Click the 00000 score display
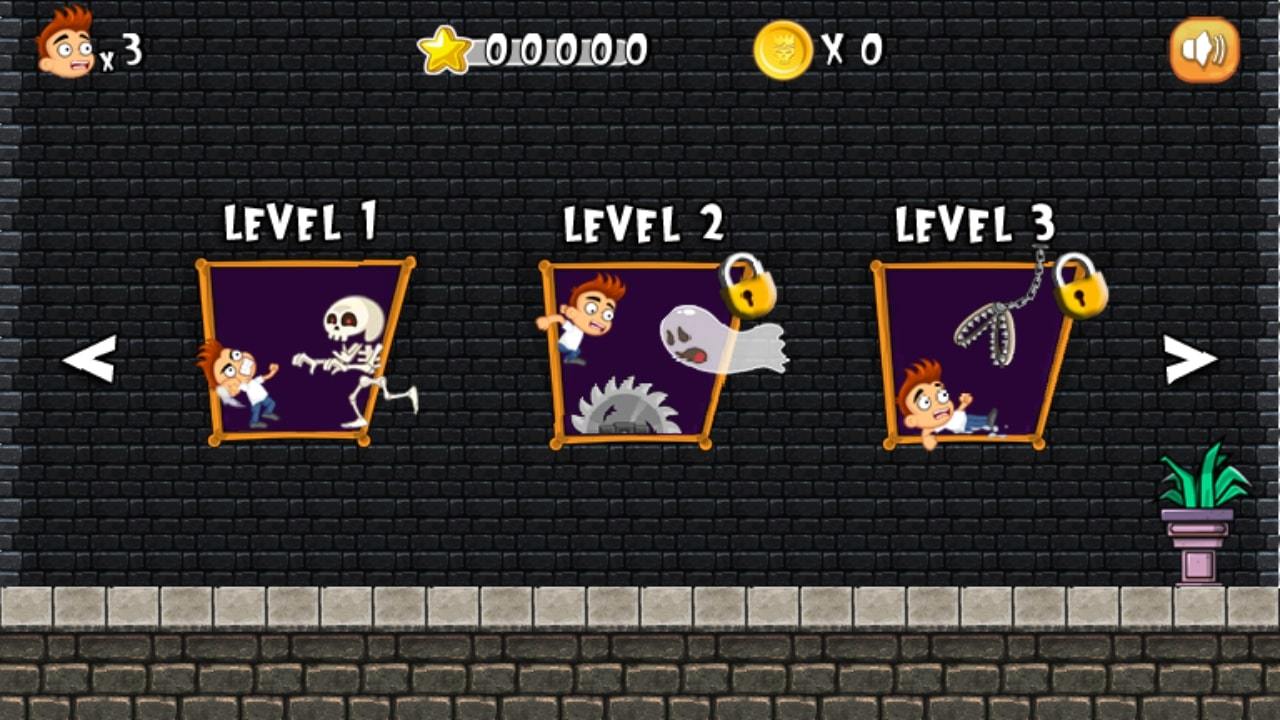The height and width of the screenshot is (720, 1280). point(560,46)
